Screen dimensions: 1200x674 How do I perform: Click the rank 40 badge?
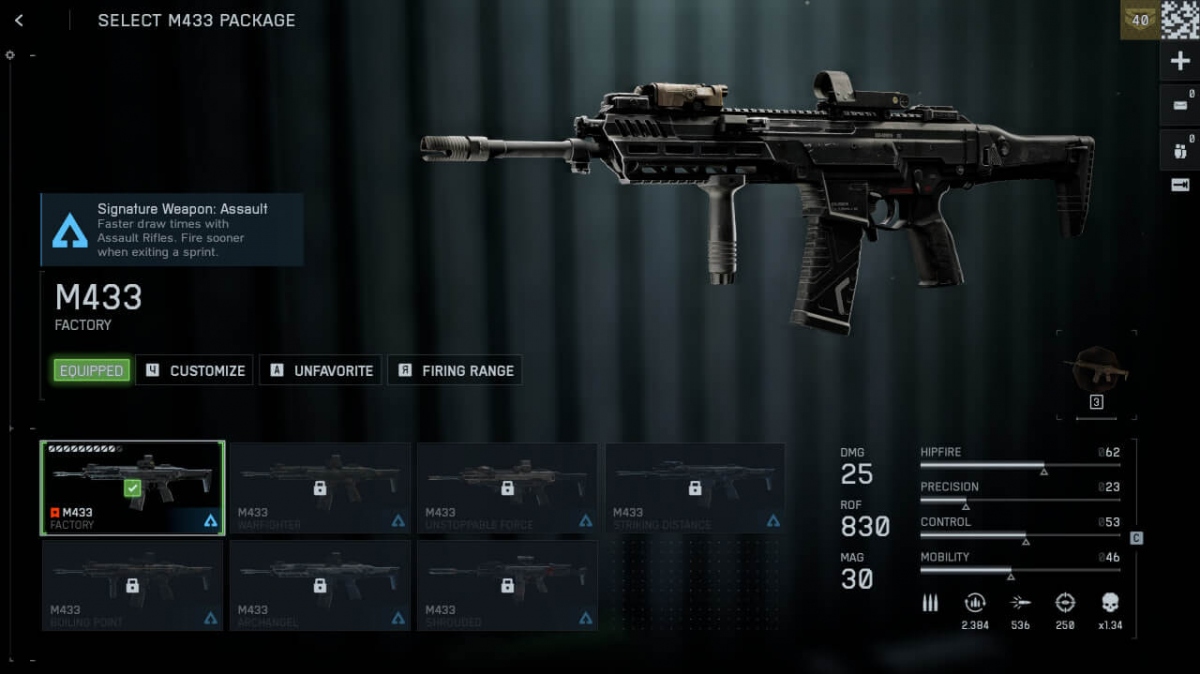click(x=1140, y=20)
